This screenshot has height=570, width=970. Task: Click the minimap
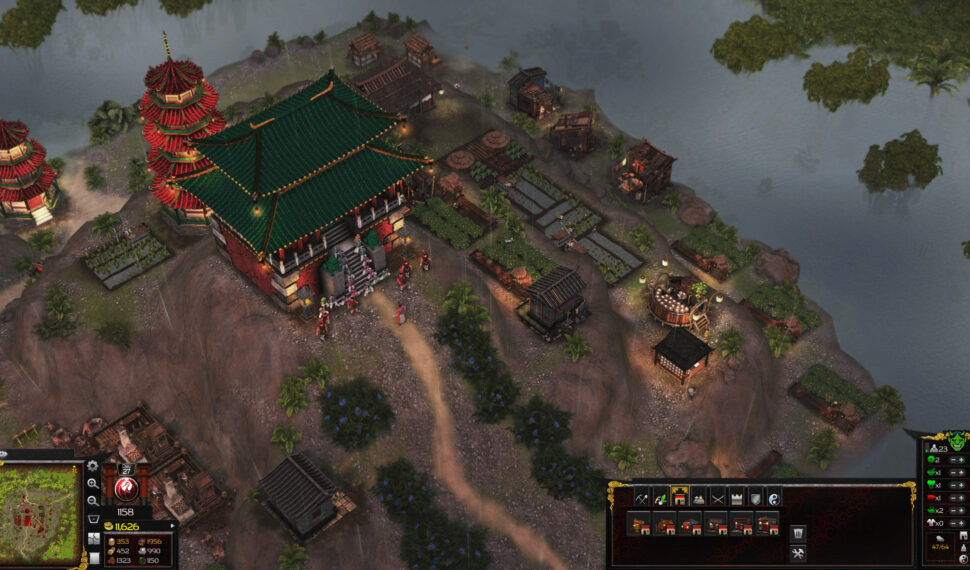tap(40, 510)
